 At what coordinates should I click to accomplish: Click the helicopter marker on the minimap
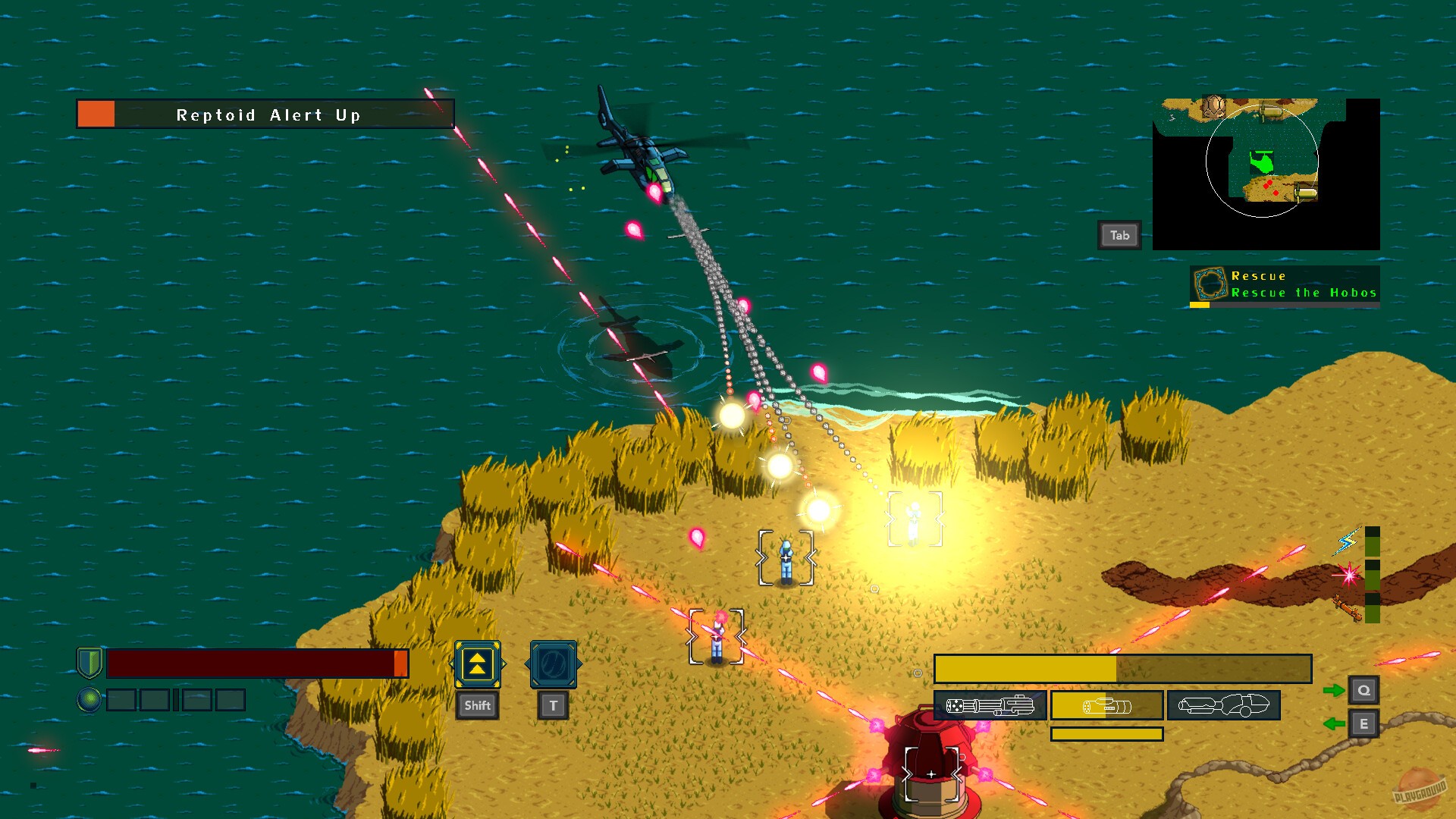tap(1262, 161)
